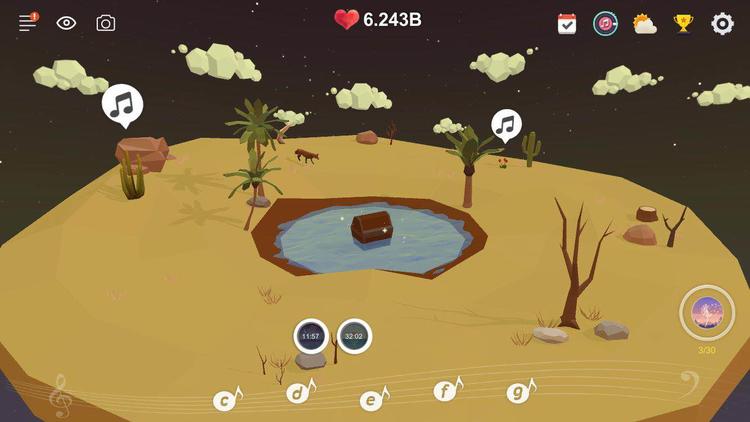Tap the 32:02 timer bubble

point(354,336)
